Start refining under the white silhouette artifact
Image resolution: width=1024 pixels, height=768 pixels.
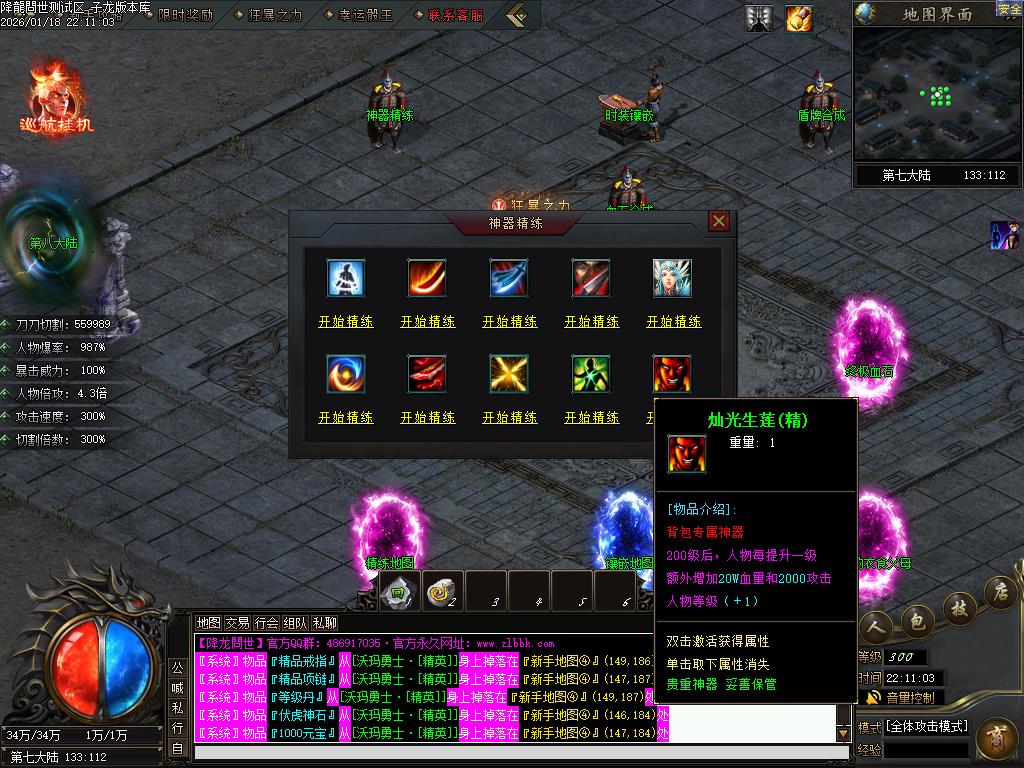click(346, 322)
